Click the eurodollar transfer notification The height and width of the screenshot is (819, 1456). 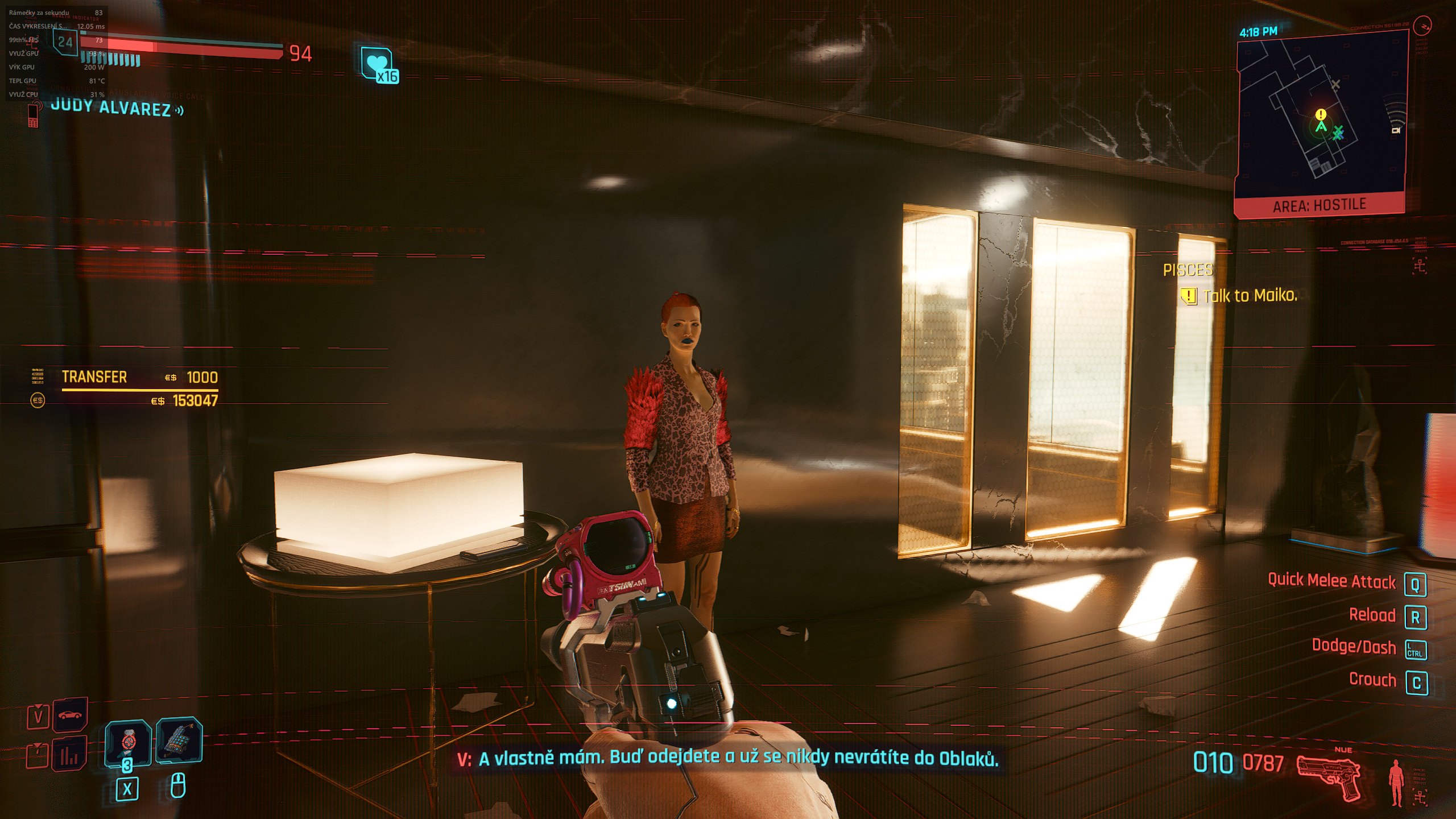click(139, 388)
